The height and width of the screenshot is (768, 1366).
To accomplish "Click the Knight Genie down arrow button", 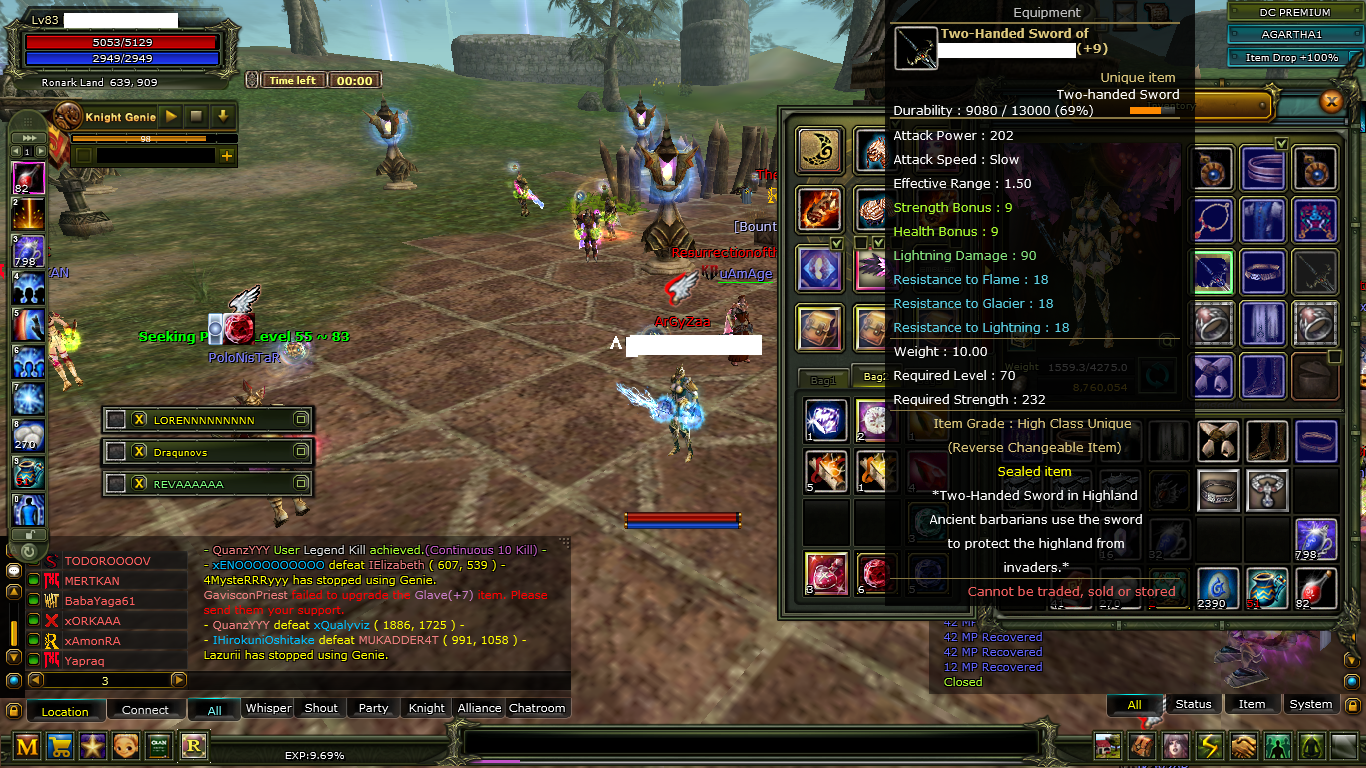I will (x=223, y=117).
